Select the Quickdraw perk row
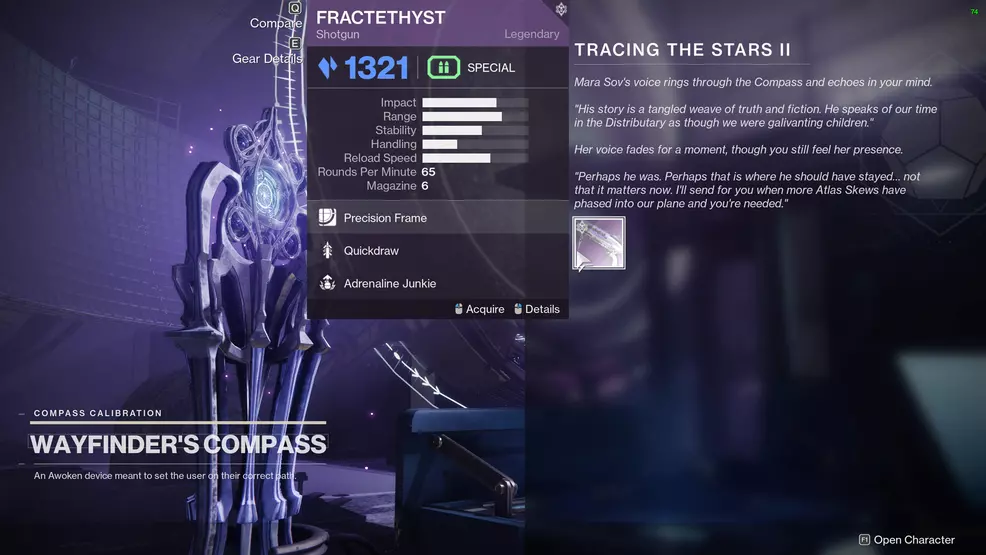The height and width of the screenshot is (555, 986). click(437, 251)
